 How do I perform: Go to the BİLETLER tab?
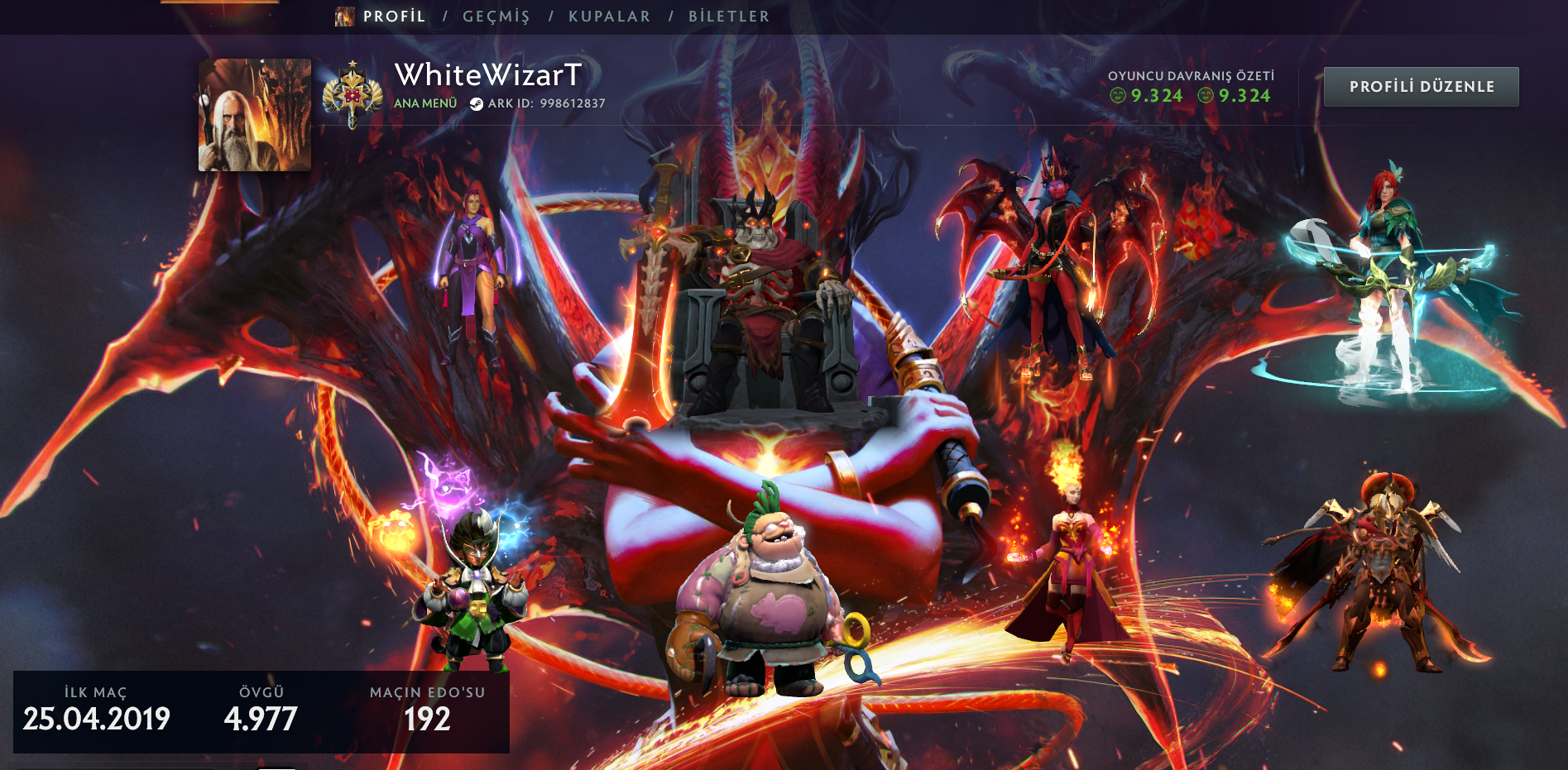pos(728,17)
